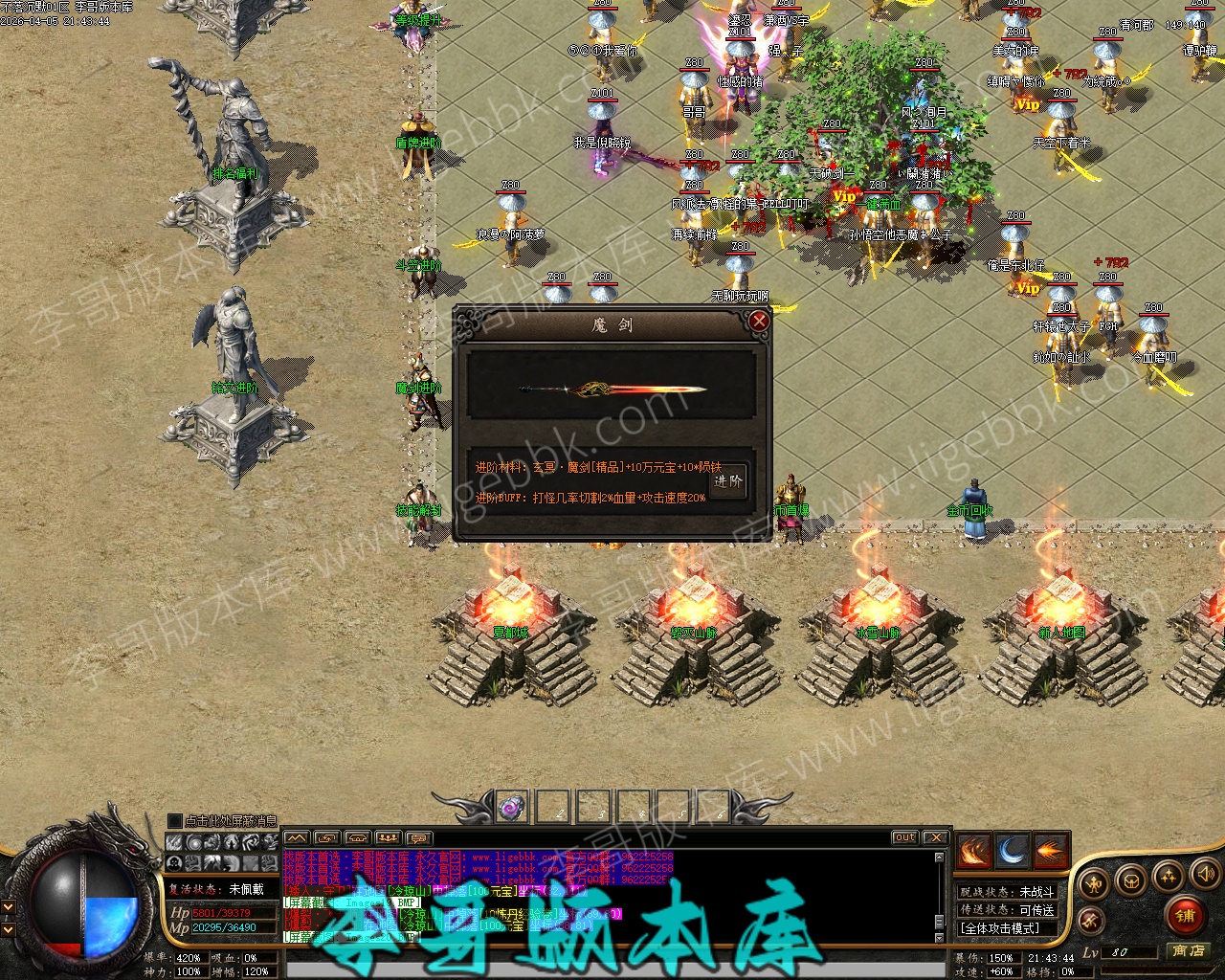Tick the 点击此处屏蔽消息 checkbox
The width and height of the screenshot is (1225, 980).
pyautogui.click(x=174, y=820)
